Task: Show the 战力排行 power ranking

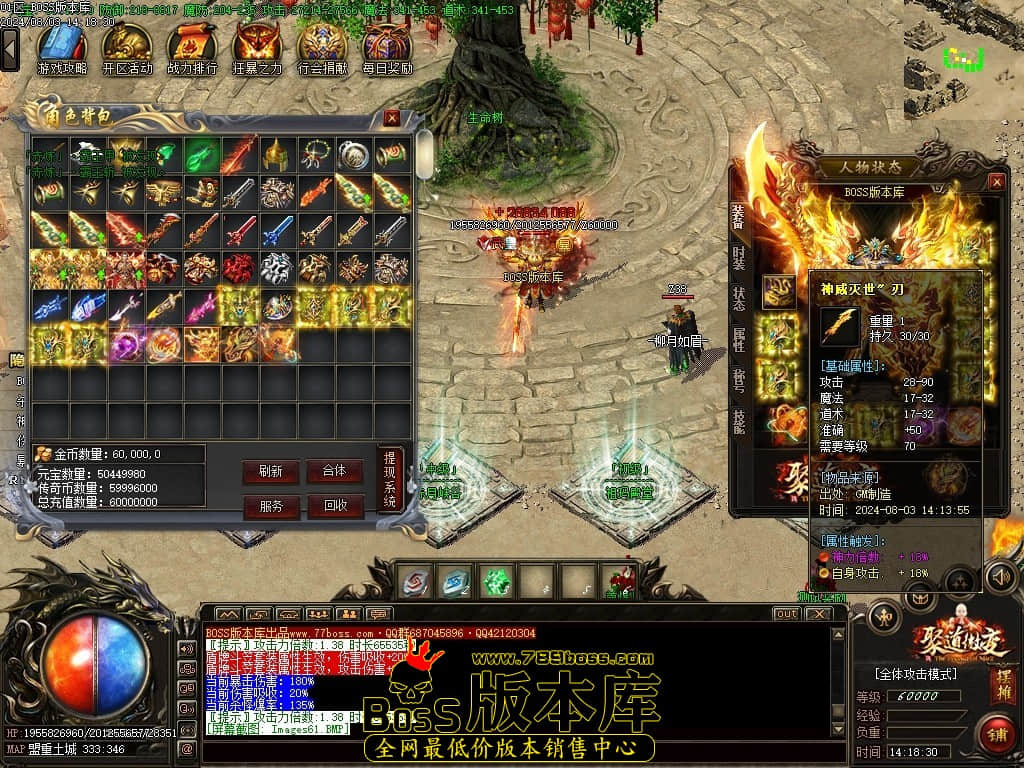Action: (x=192, y=48)
